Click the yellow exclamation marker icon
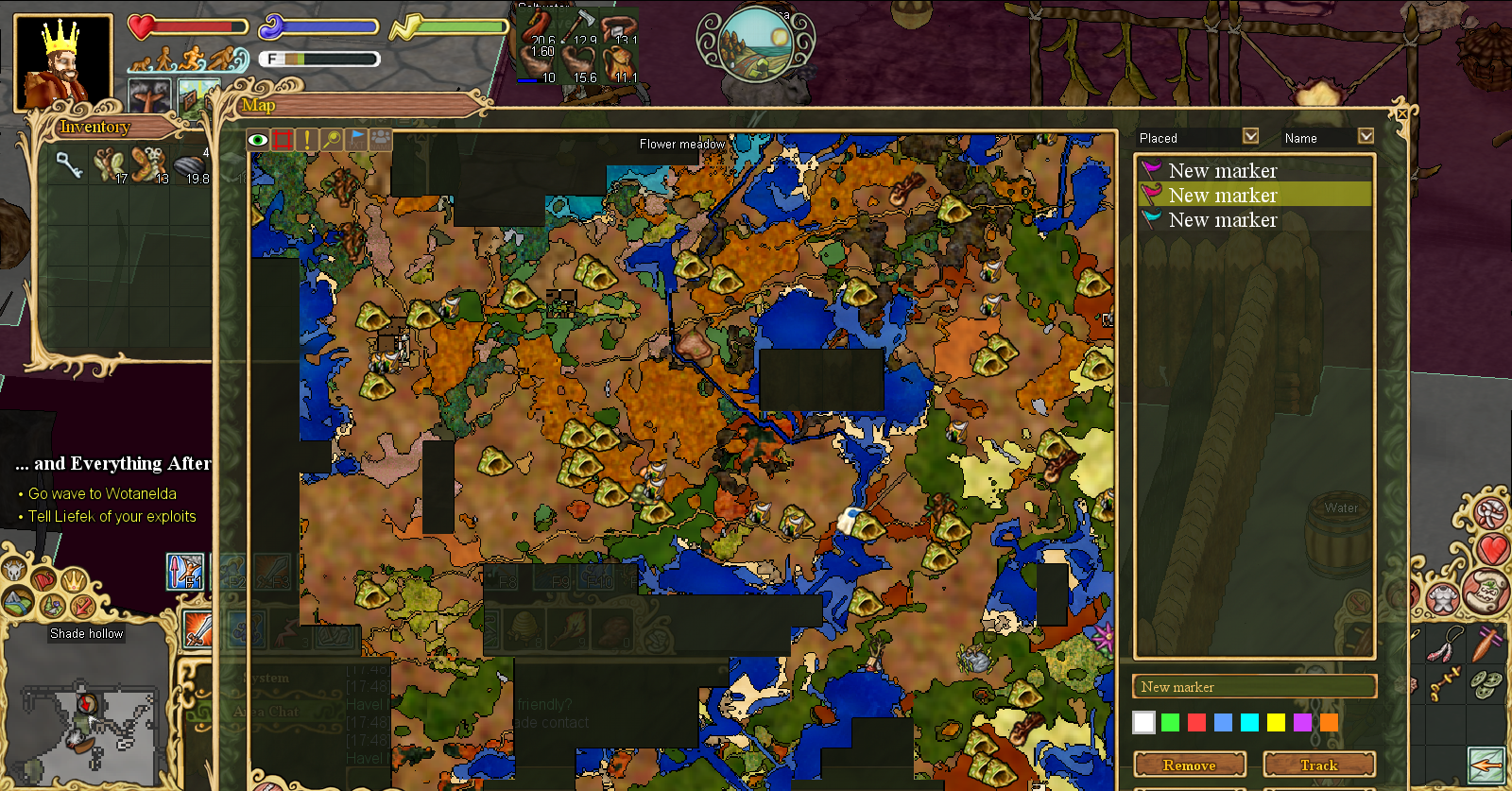Viewport: 1512px width, 791px height. 306,140
